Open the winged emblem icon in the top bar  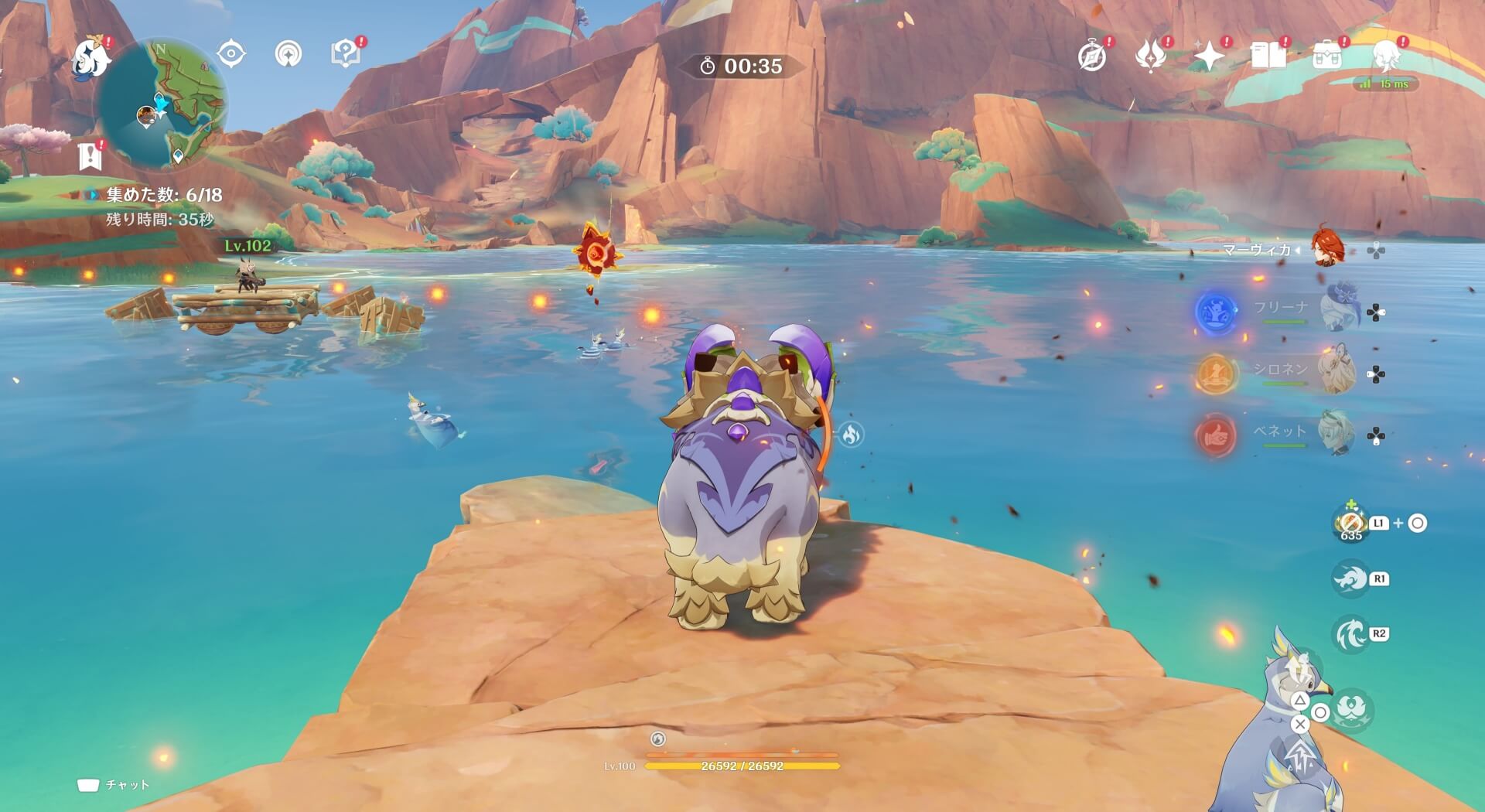1150,56
